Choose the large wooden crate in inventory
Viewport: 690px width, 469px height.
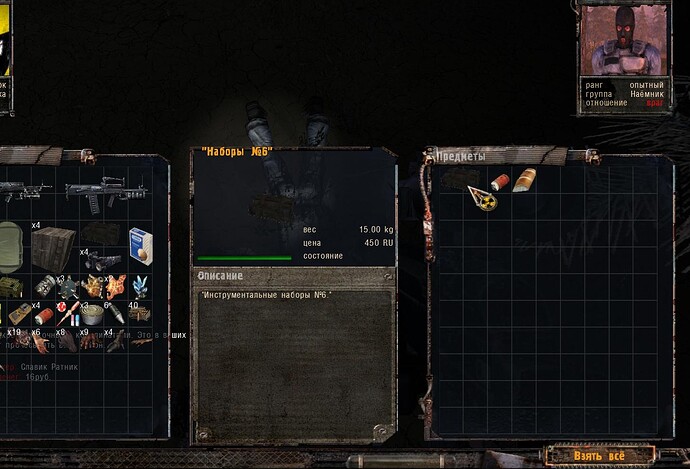[x=53, y=246]
